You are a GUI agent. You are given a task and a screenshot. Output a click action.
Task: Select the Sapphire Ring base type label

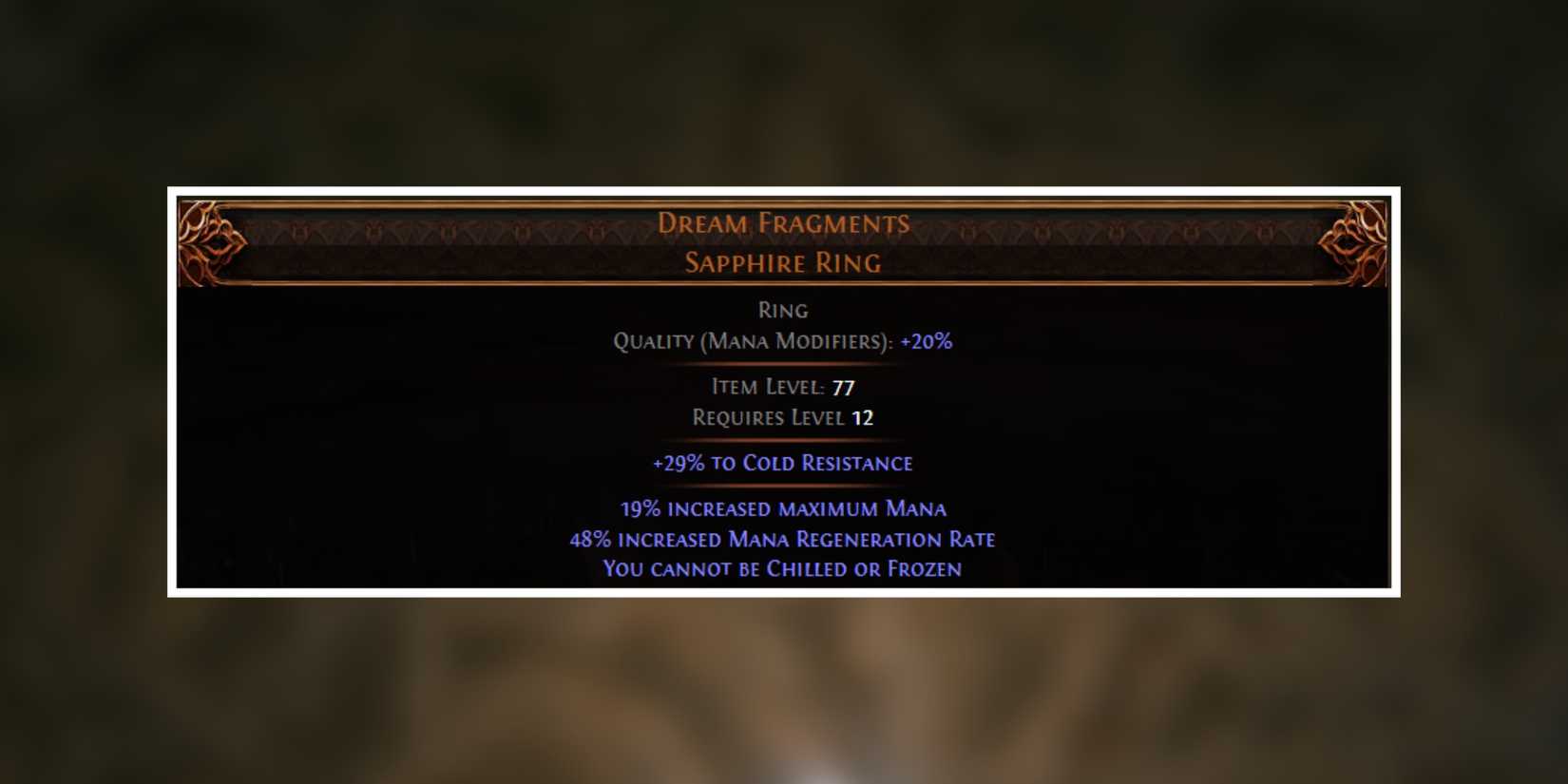coord(782,262)
